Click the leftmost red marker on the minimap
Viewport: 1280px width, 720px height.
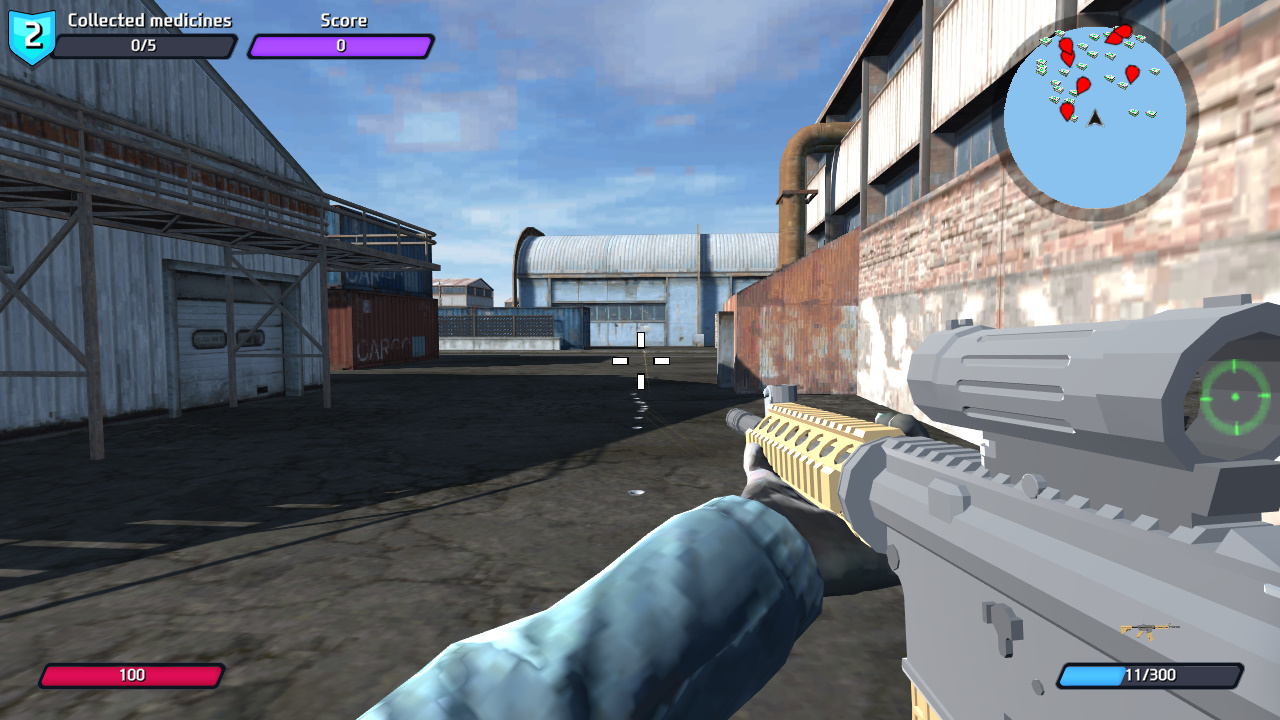tap(1065, 44)
